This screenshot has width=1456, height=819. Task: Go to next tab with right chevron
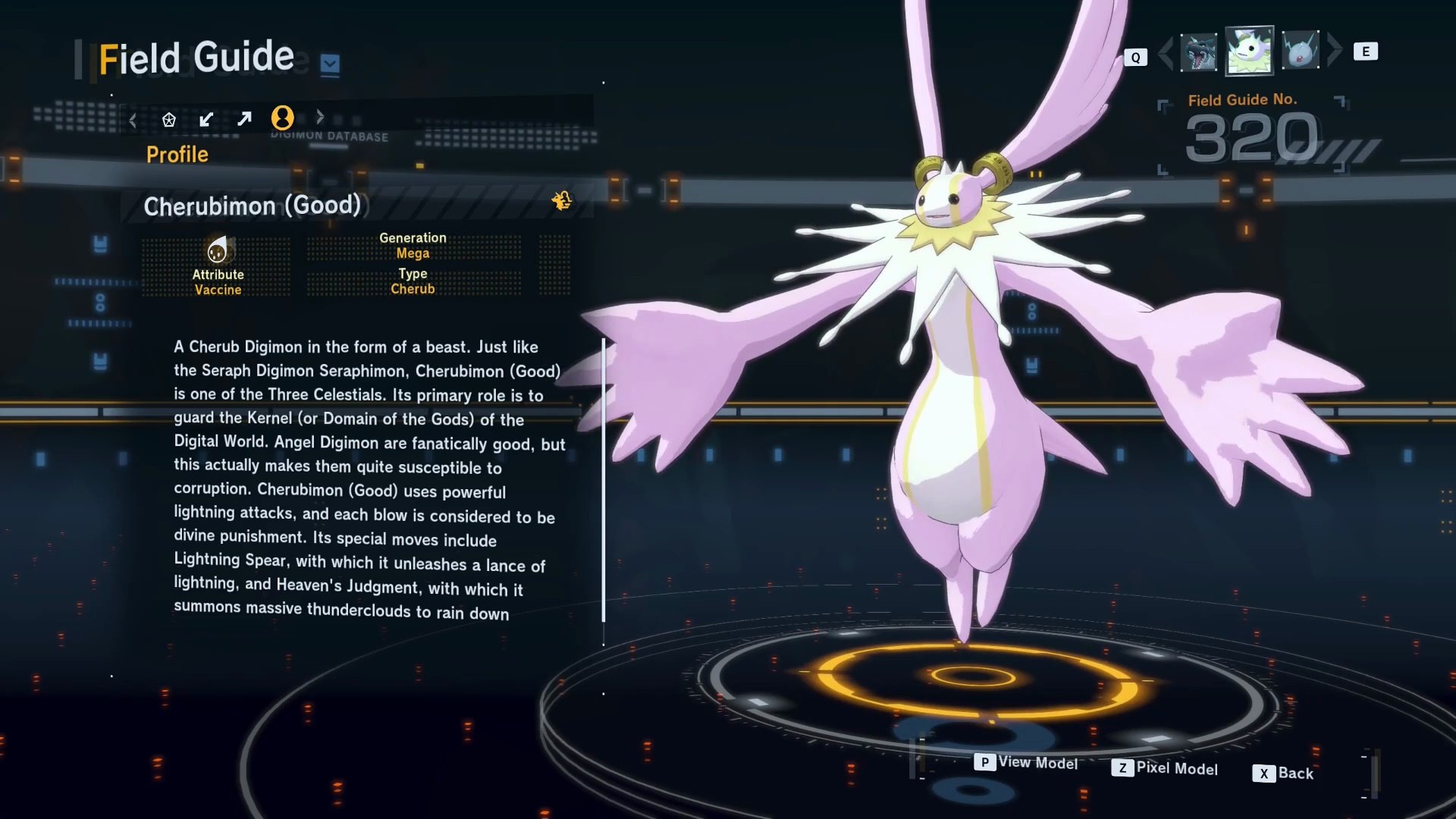click(x=320, y=117)
